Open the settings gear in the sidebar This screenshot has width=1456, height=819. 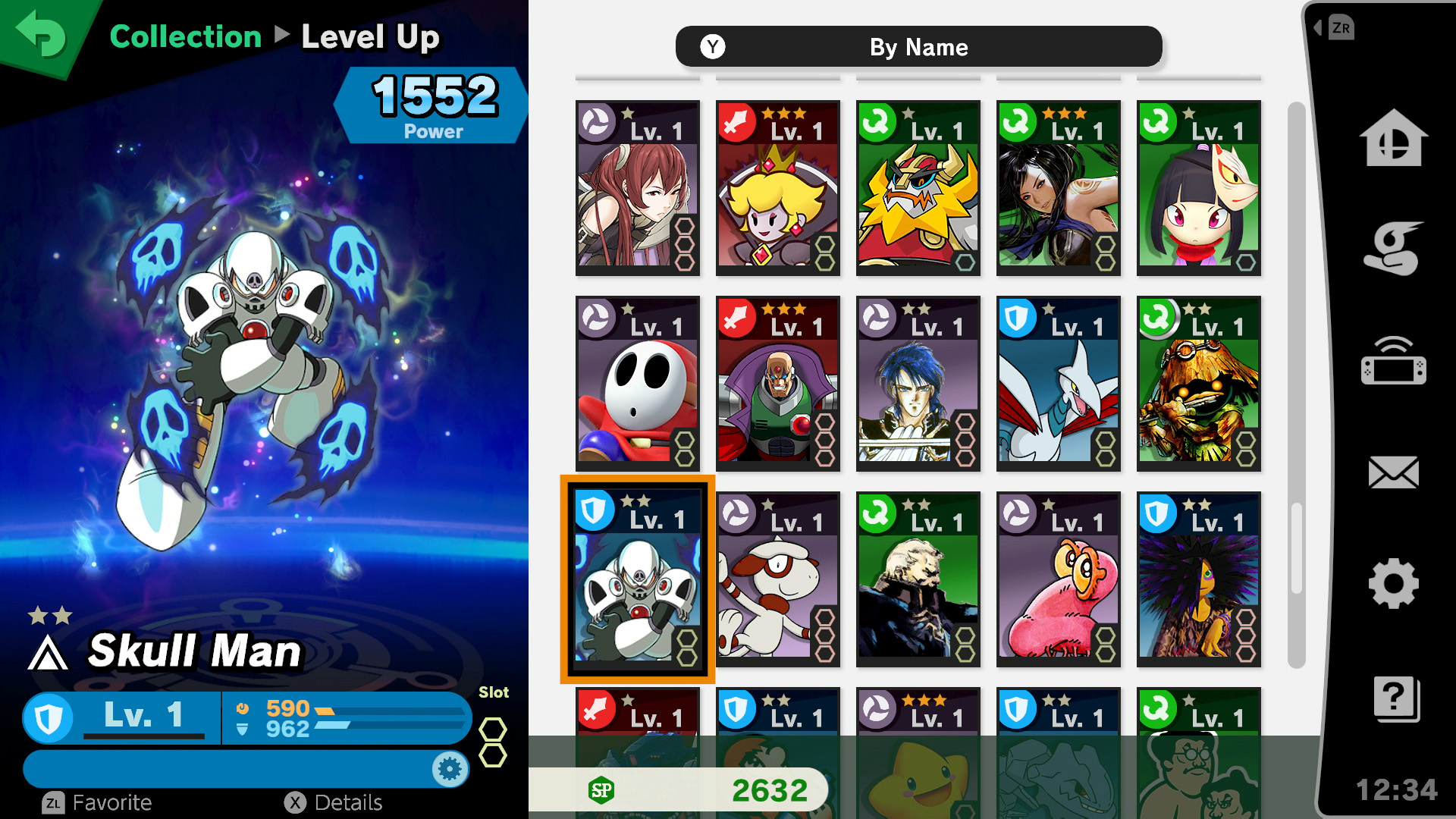point(1395,584)
